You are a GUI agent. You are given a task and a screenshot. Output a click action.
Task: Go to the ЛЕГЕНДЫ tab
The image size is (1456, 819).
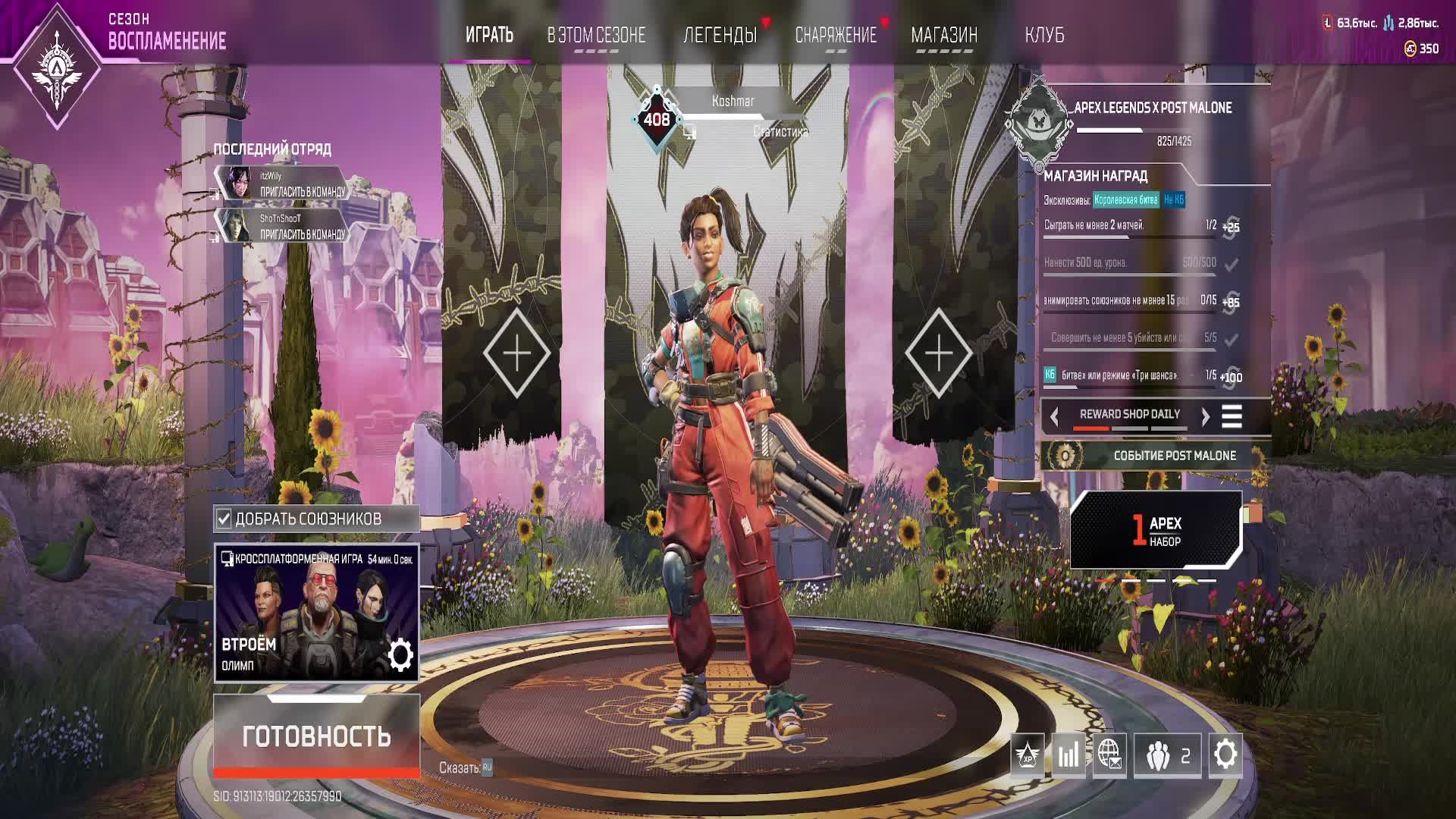coord(720,35)
